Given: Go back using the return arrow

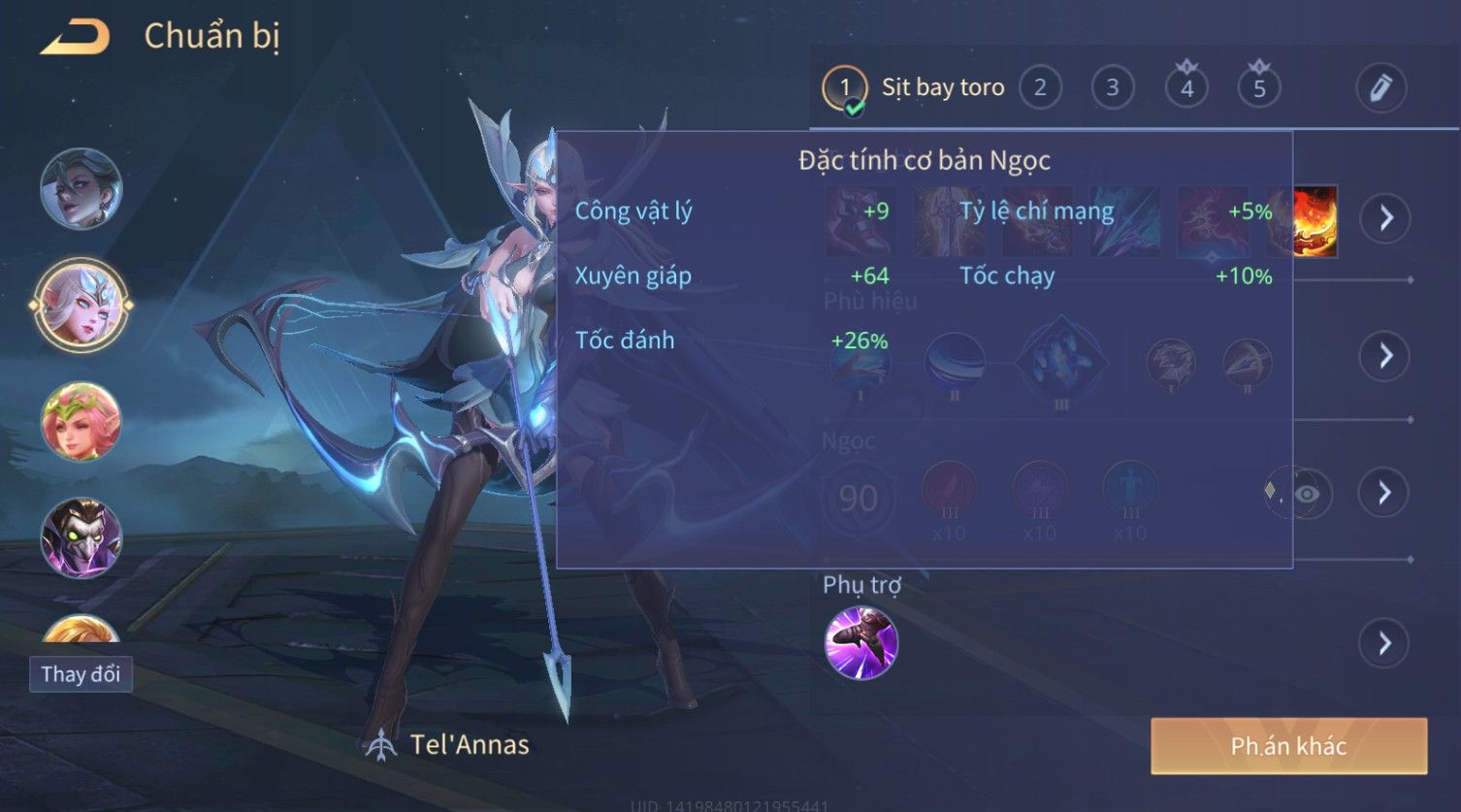Looking at the screenshot, I should [x=75, y=38].
